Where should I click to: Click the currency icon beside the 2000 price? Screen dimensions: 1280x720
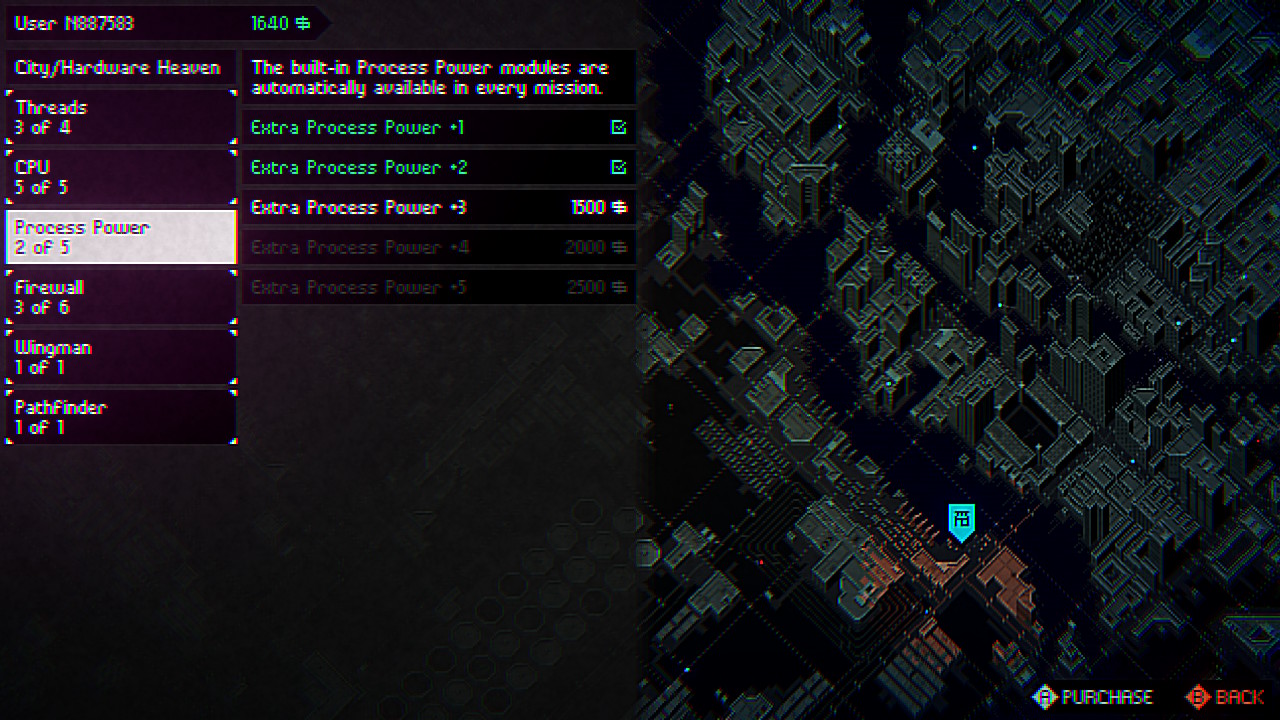click(620, 247)
